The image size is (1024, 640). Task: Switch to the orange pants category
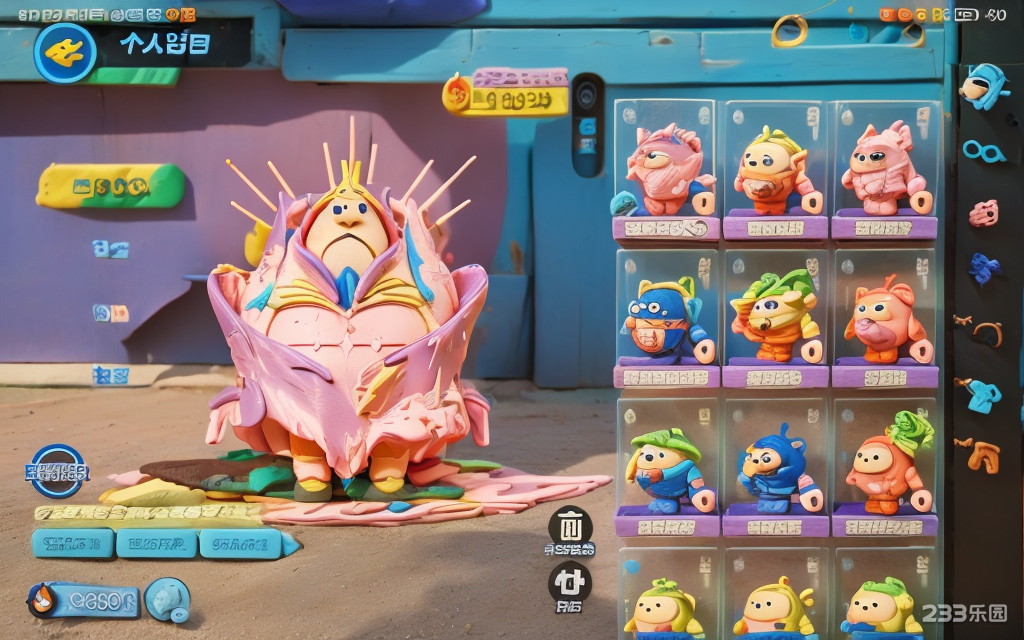983,455
